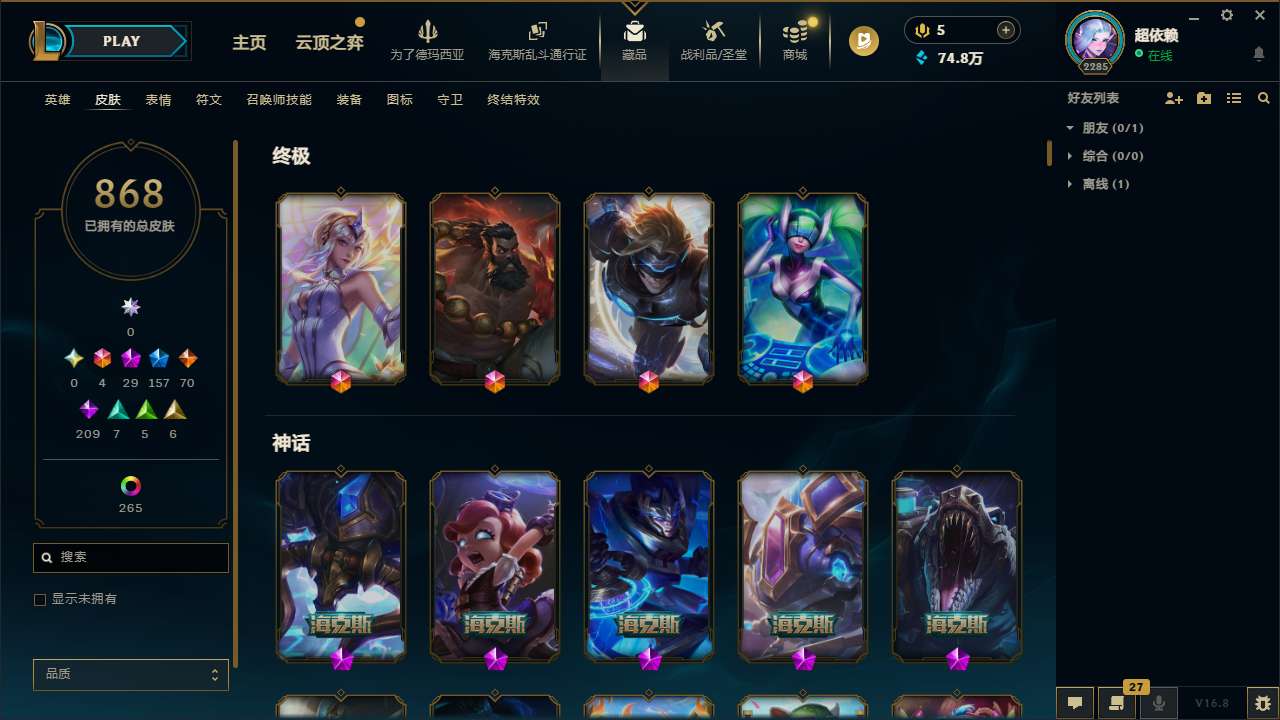Click the notification bell icon
The width and height of the screenshot is (1280, 720).
1259,52
